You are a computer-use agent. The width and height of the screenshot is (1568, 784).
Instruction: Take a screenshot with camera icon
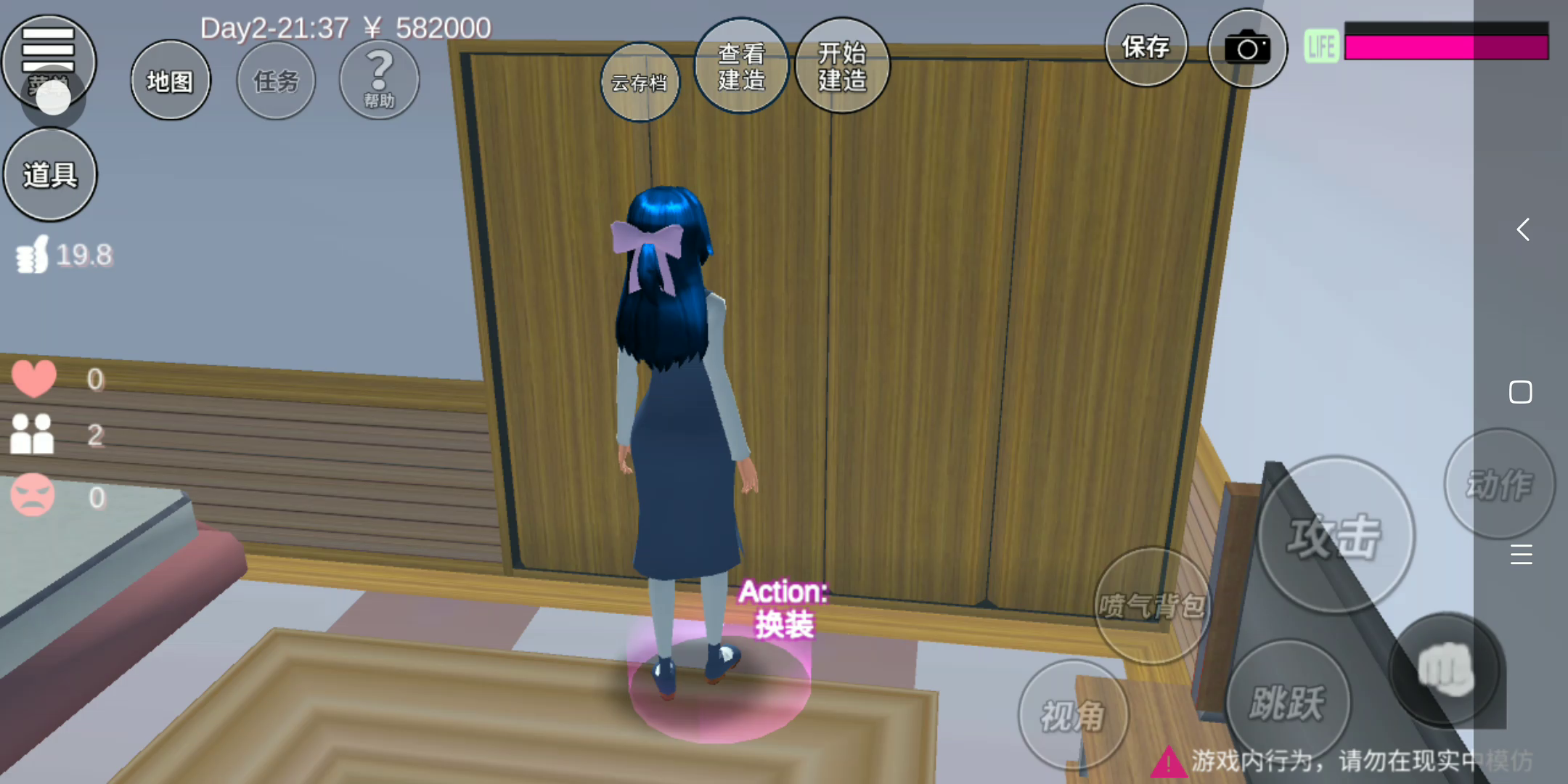click(x=1247, y=49)
